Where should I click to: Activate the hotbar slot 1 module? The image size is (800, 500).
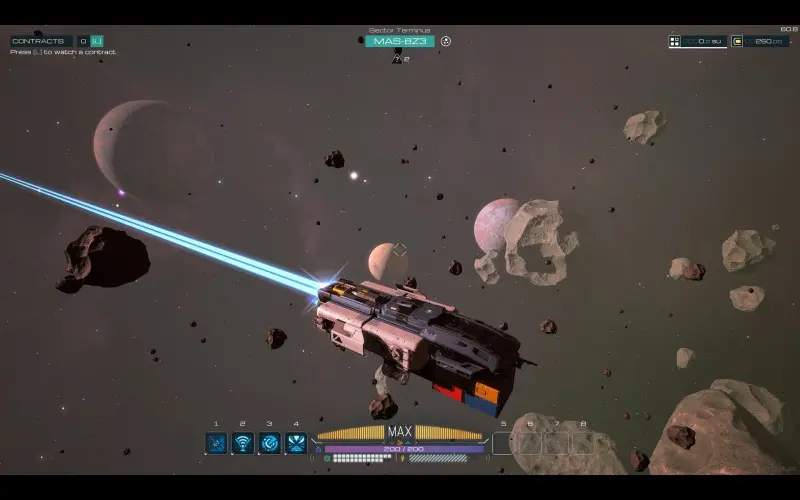click(x=216, y=442)
